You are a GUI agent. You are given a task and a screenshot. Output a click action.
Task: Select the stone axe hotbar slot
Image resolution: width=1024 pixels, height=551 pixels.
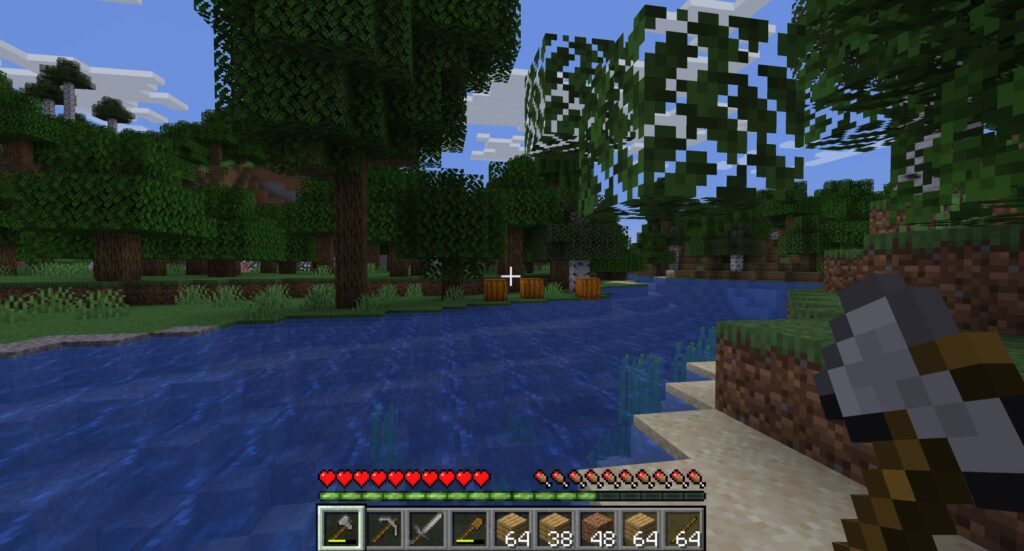click(339, 528)
